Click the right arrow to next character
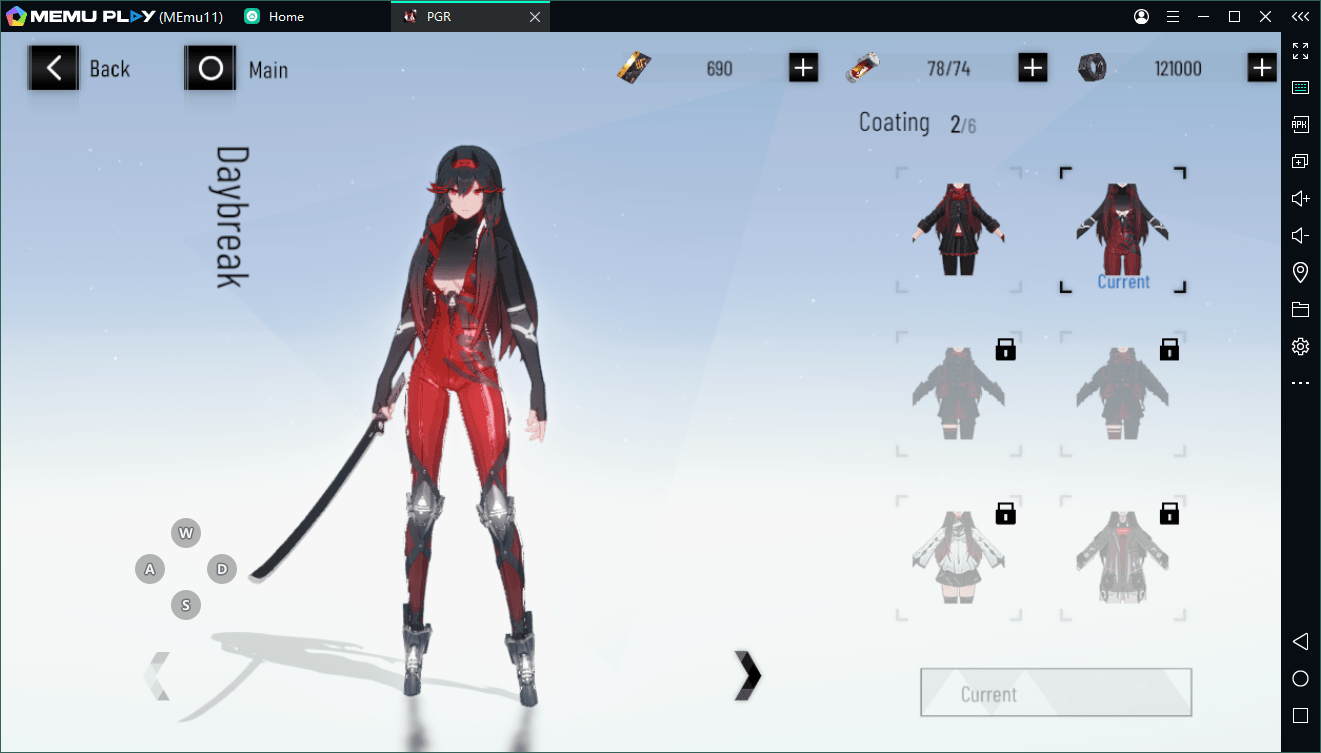The height and width of the screenshot is (753, 1321). [748, 676]
